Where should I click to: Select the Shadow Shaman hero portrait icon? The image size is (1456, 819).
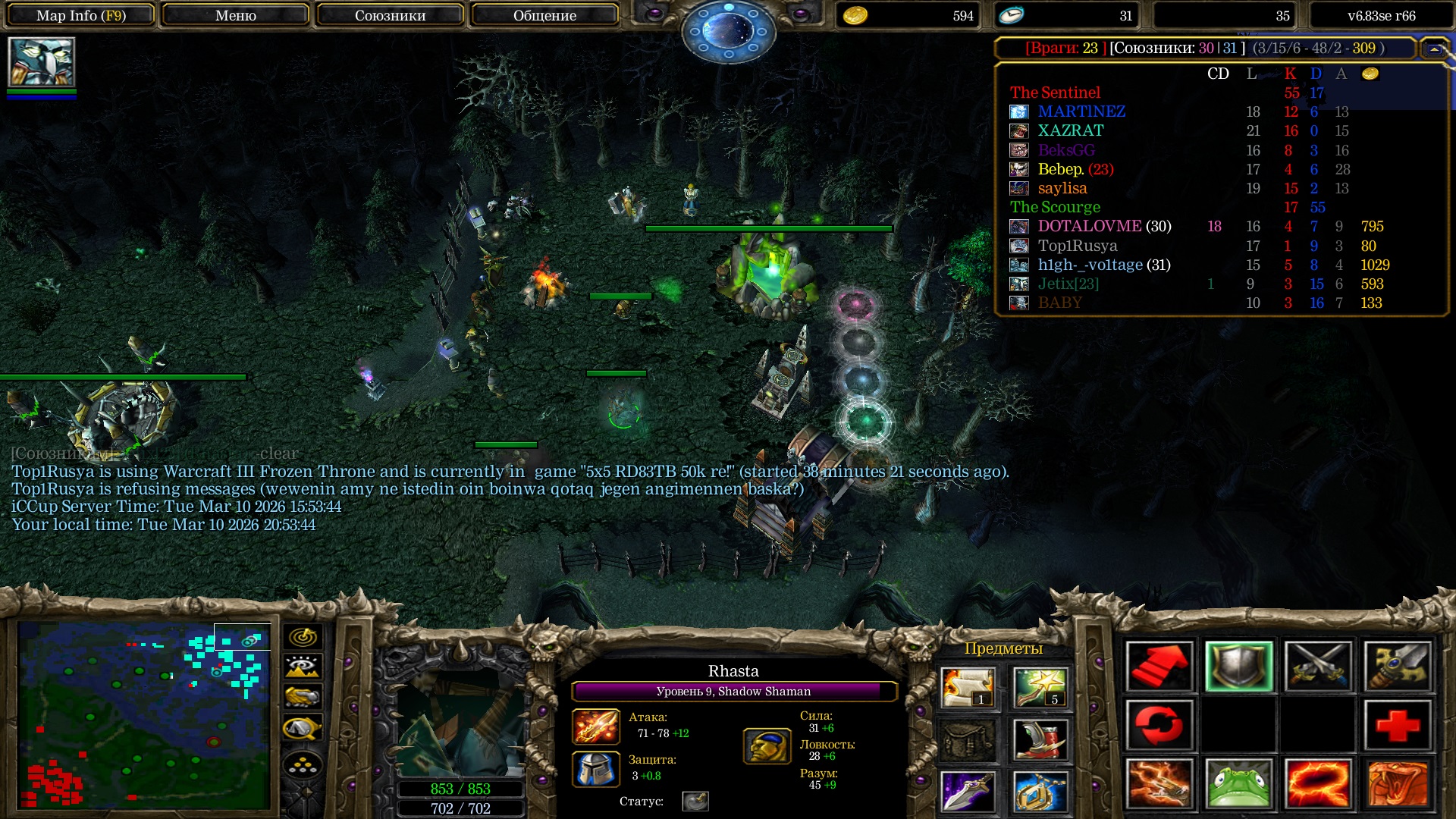pyautogui.click(x=42, y=62)
